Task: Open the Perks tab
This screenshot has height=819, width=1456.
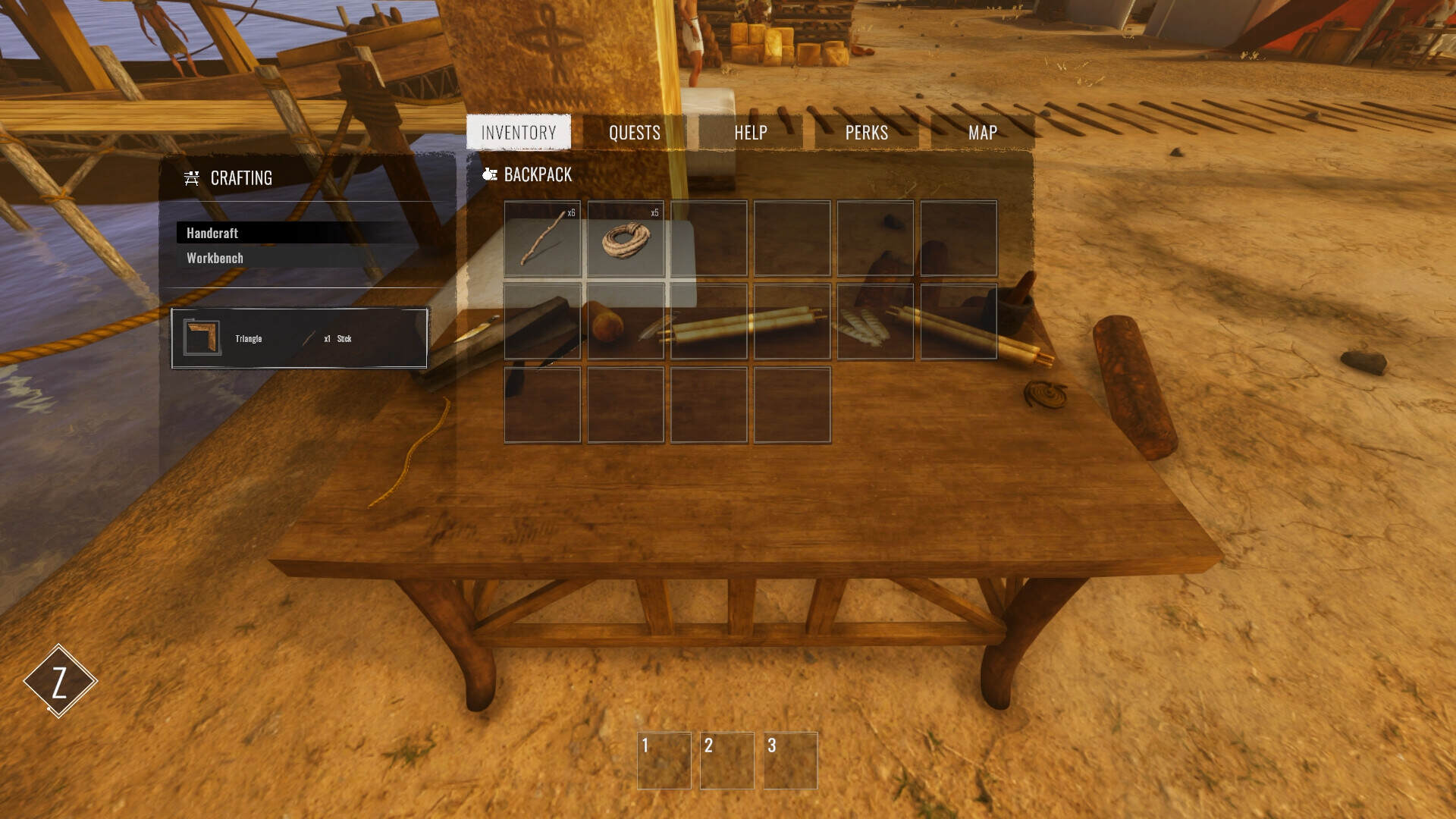Action: click(x=867, y=133)
